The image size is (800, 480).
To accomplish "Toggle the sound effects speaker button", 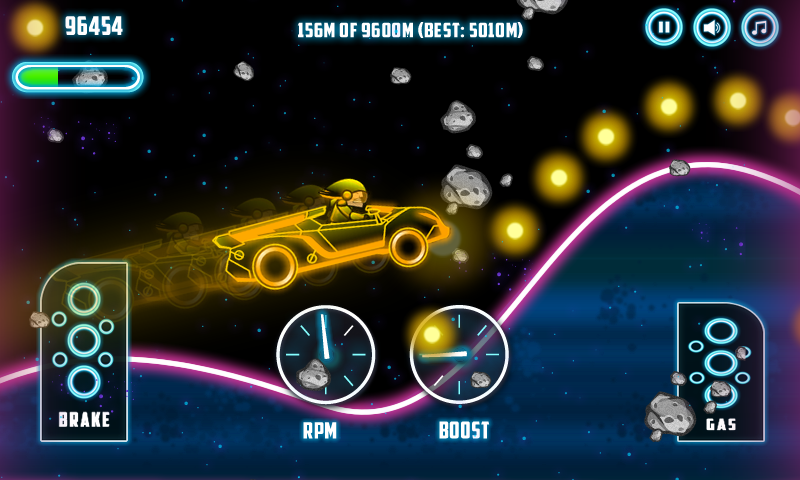I will [711, 27].
